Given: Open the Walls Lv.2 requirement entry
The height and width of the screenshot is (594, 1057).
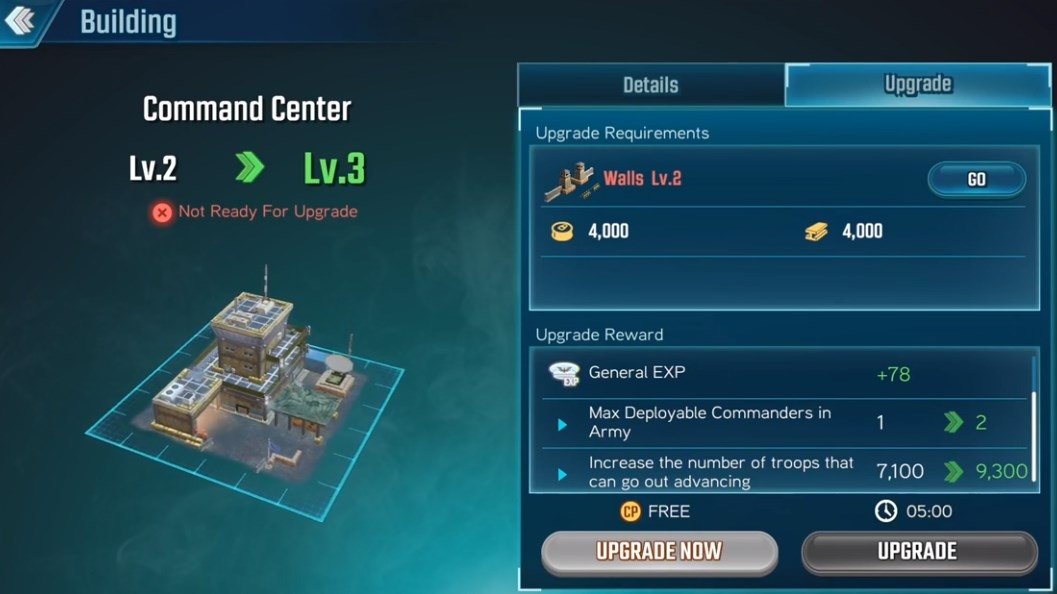Looking at the screenshot, I should 643,180.
